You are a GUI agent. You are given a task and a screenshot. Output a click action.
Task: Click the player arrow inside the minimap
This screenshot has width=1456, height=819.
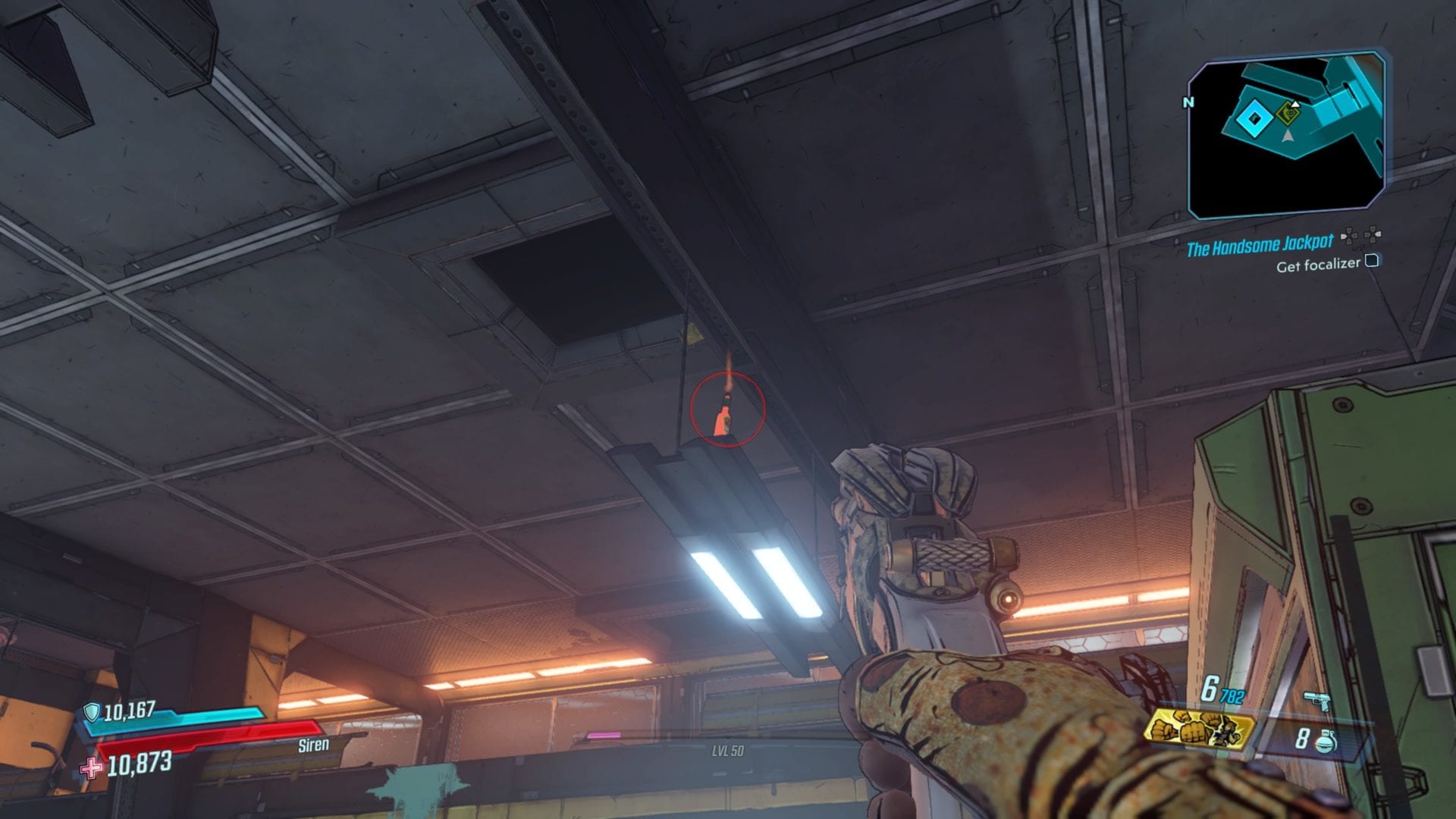click(1287, 136)
